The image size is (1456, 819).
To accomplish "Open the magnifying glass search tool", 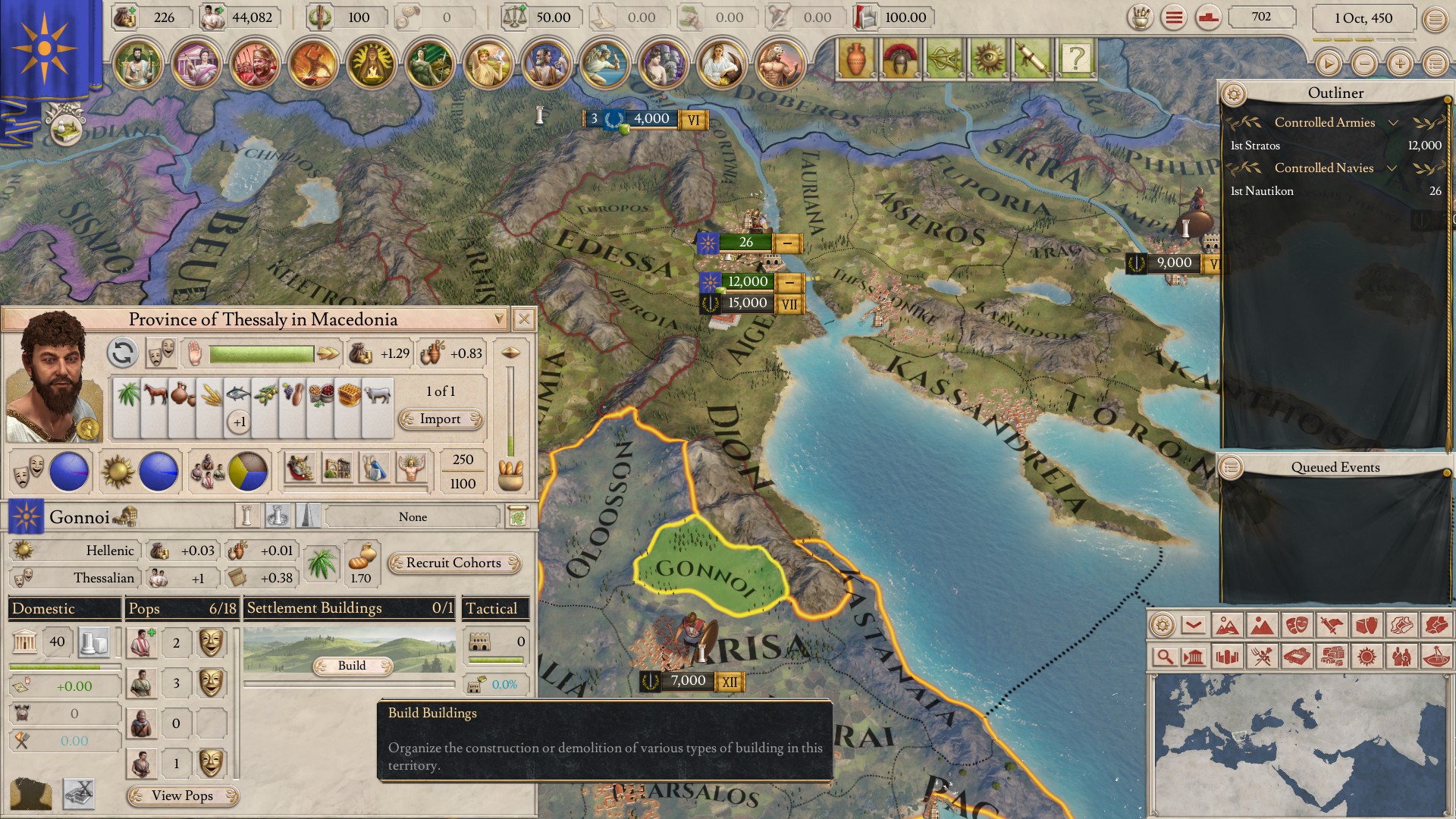I will coord(1163,656).
